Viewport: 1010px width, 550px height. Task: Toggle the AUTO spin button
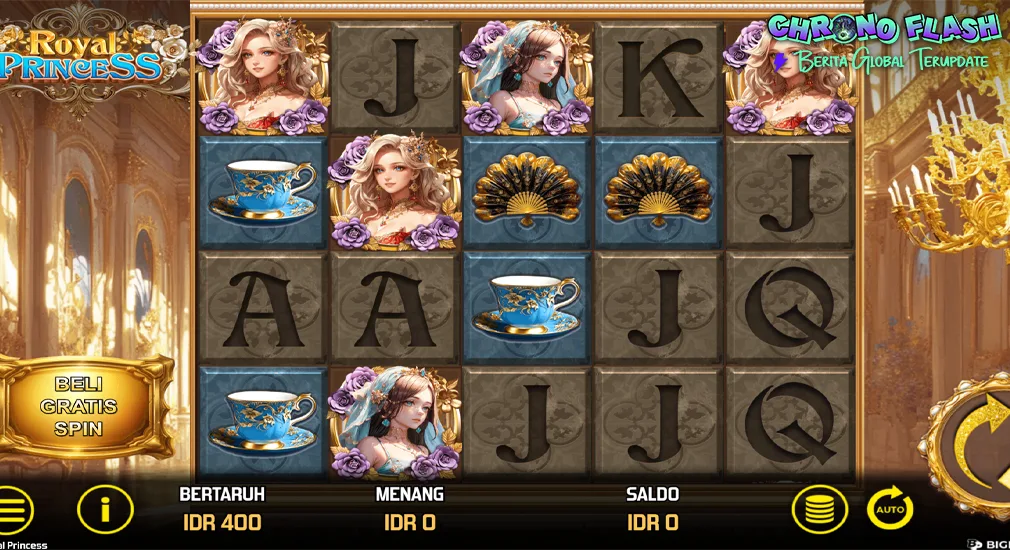(889, 509)
